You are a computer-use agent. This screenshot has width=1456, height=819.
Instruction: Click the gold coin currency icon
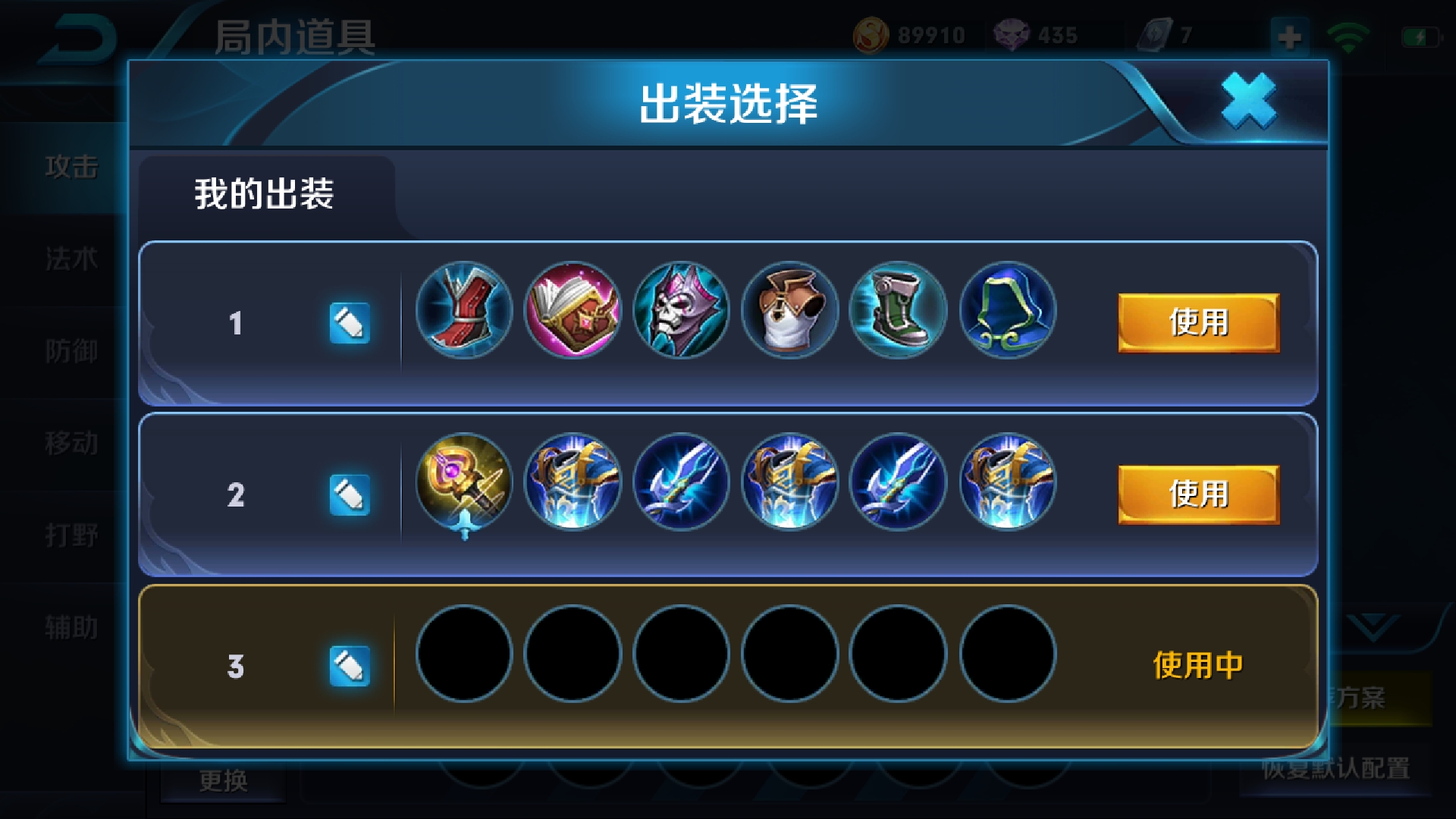tap(874, 33)
